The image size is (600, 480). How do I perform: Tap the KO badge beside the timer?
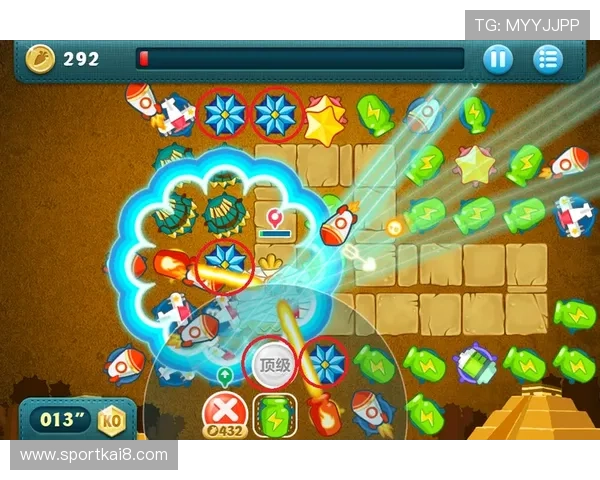pyautogui.click(x=111, y=420)
